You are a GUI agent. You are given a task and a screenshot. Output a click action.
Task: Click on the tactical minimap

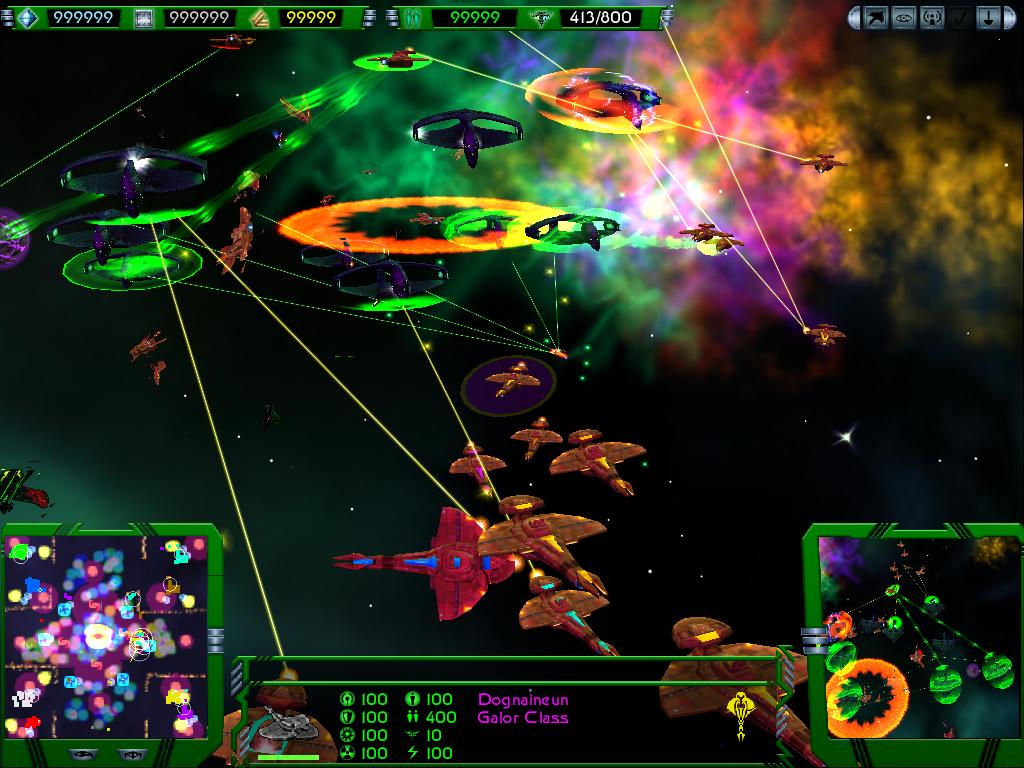point(104,636)
